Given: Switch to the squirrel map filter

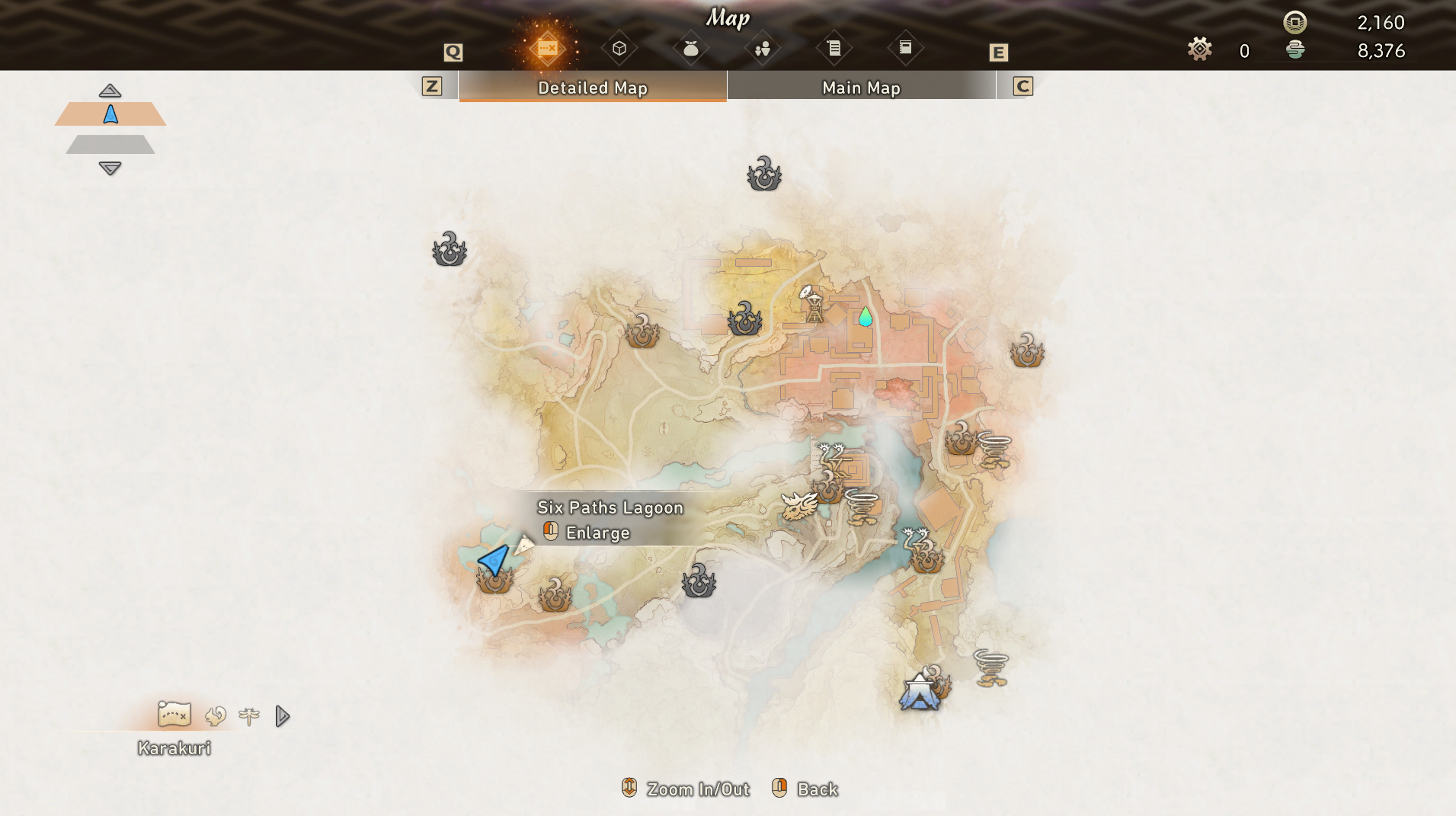Looking at the screenshot, I should [x=216, y=715].
